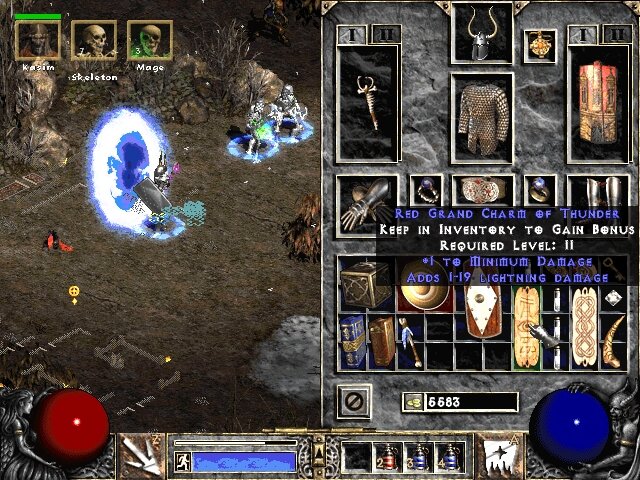Click the gold coins button
Screen dimensions: 640x480
click(x=412, y=402)
